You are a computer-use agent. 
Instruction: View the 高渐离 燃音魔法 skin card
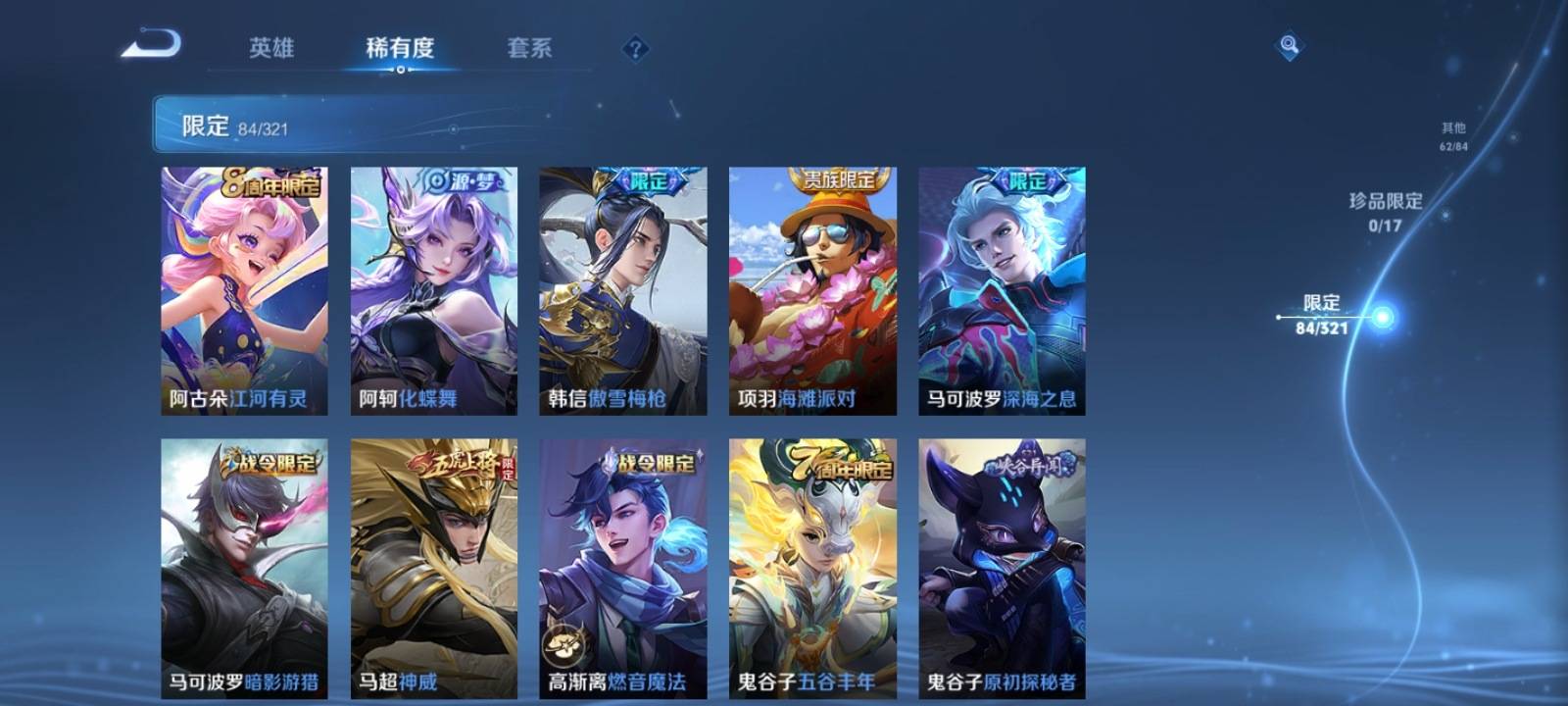coord(623,569)
